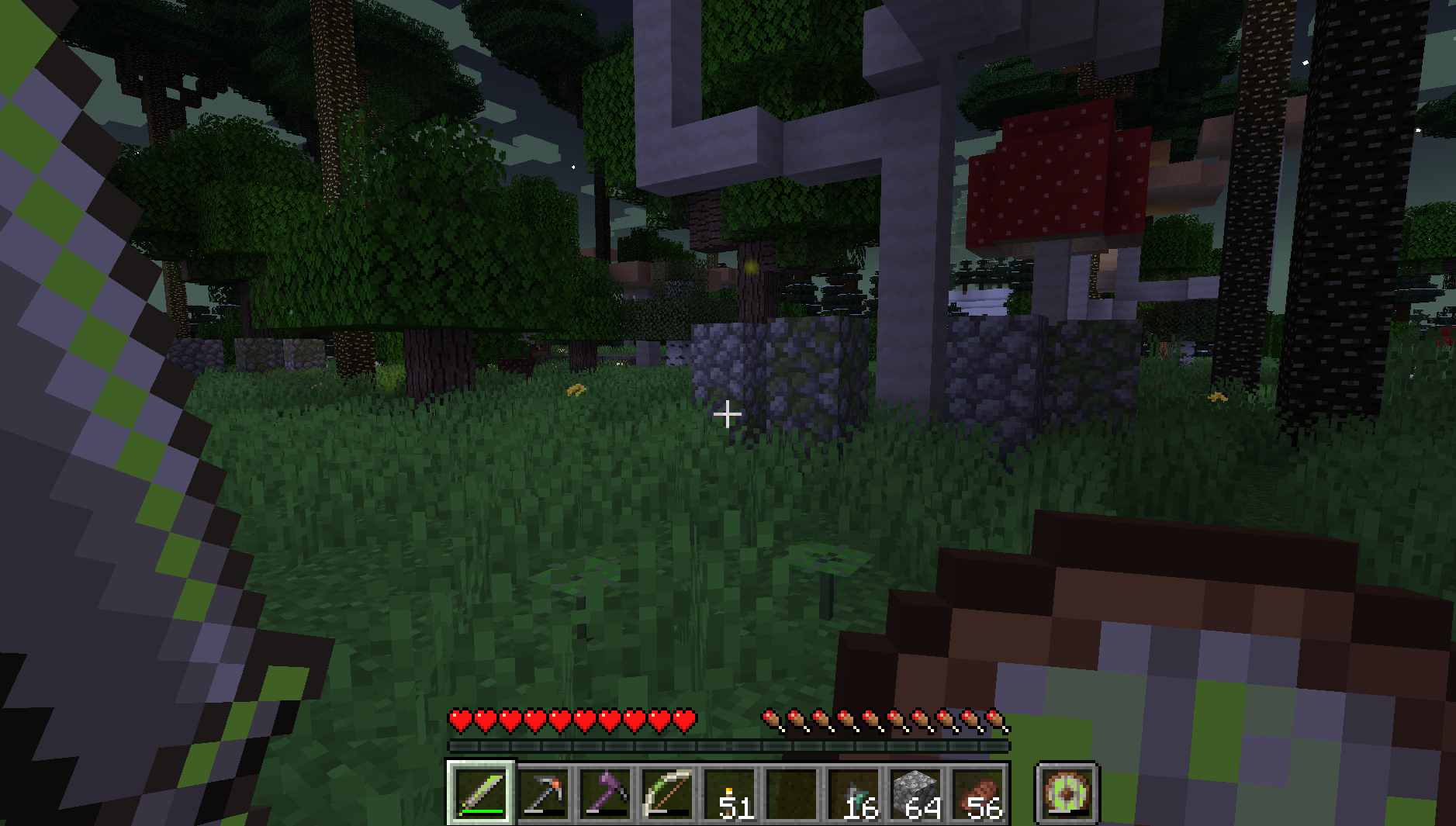Choose the purple axe hotbar slot
The image size is (1456, 826).
(605, 793)
